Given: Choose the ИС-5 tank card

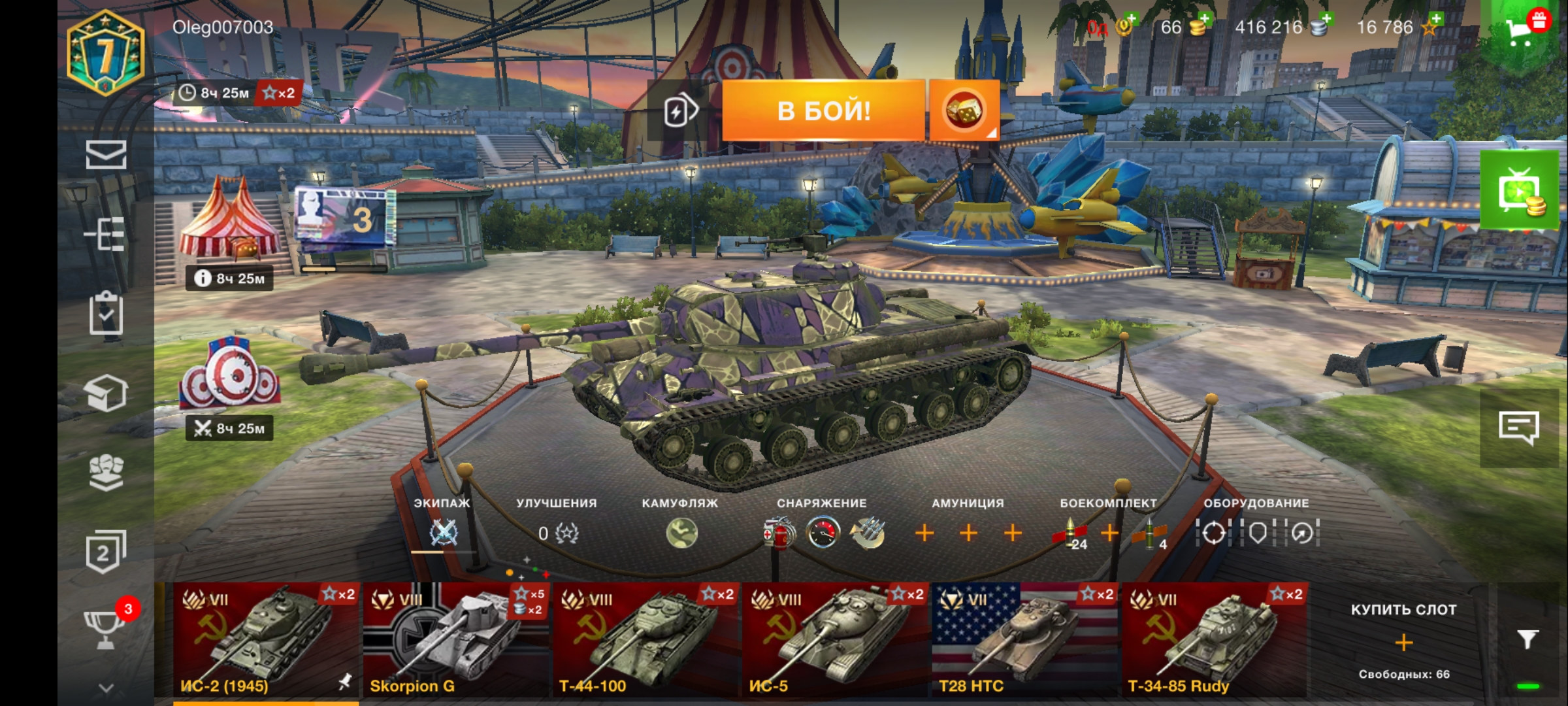Looking at the screenshot, I should pos(835,639).
